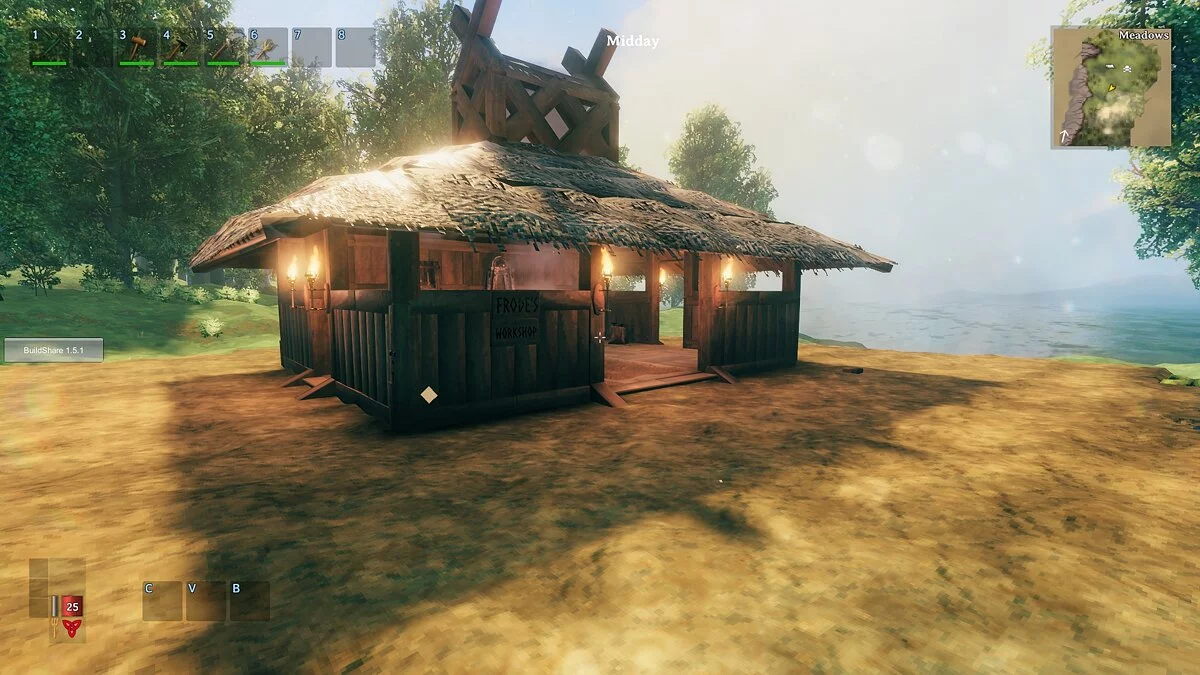Choose the tool in hotbar slot 5

[223, 47]
